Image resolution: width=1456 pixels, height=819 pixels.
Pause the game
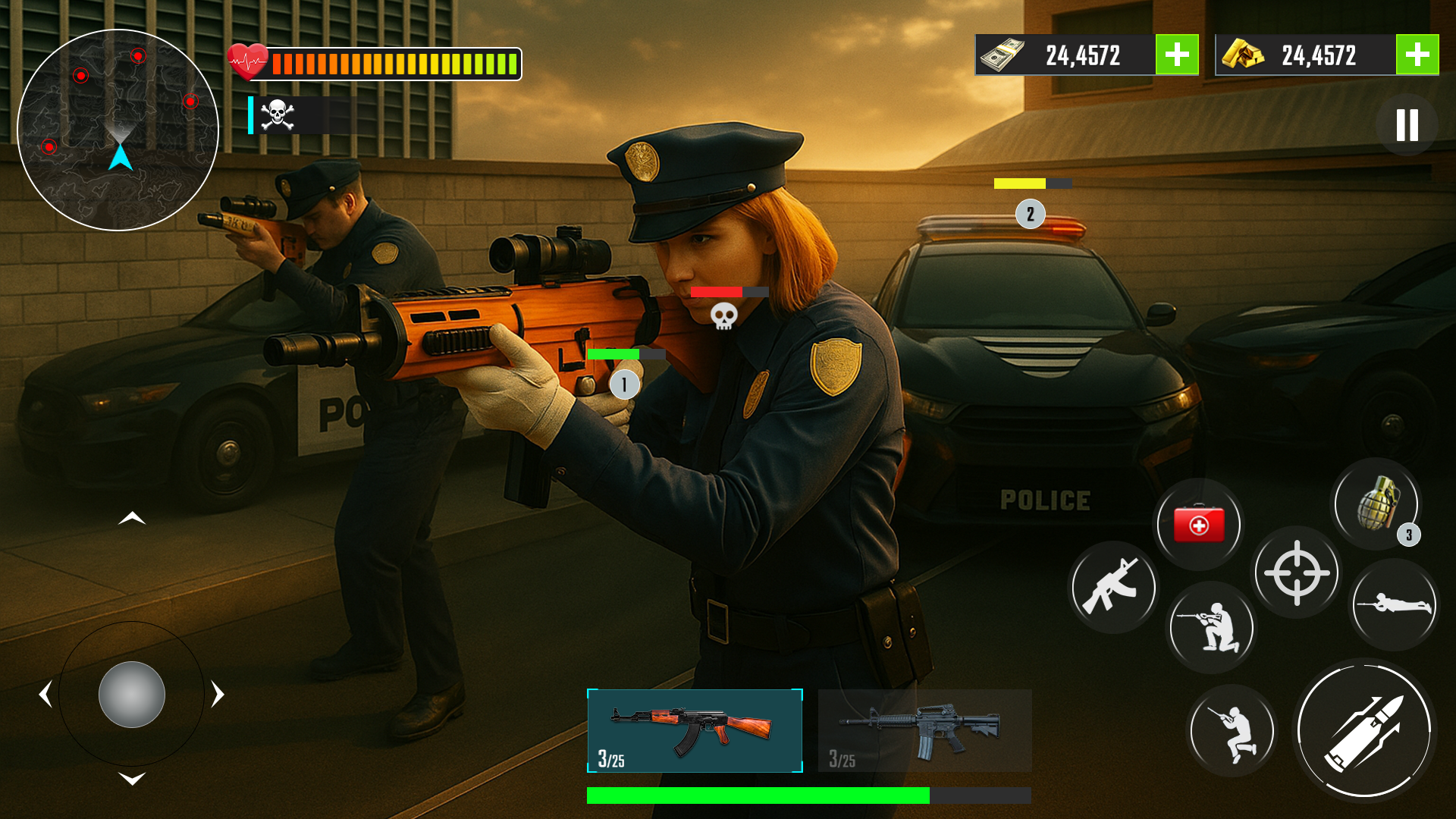[1407, 125]
